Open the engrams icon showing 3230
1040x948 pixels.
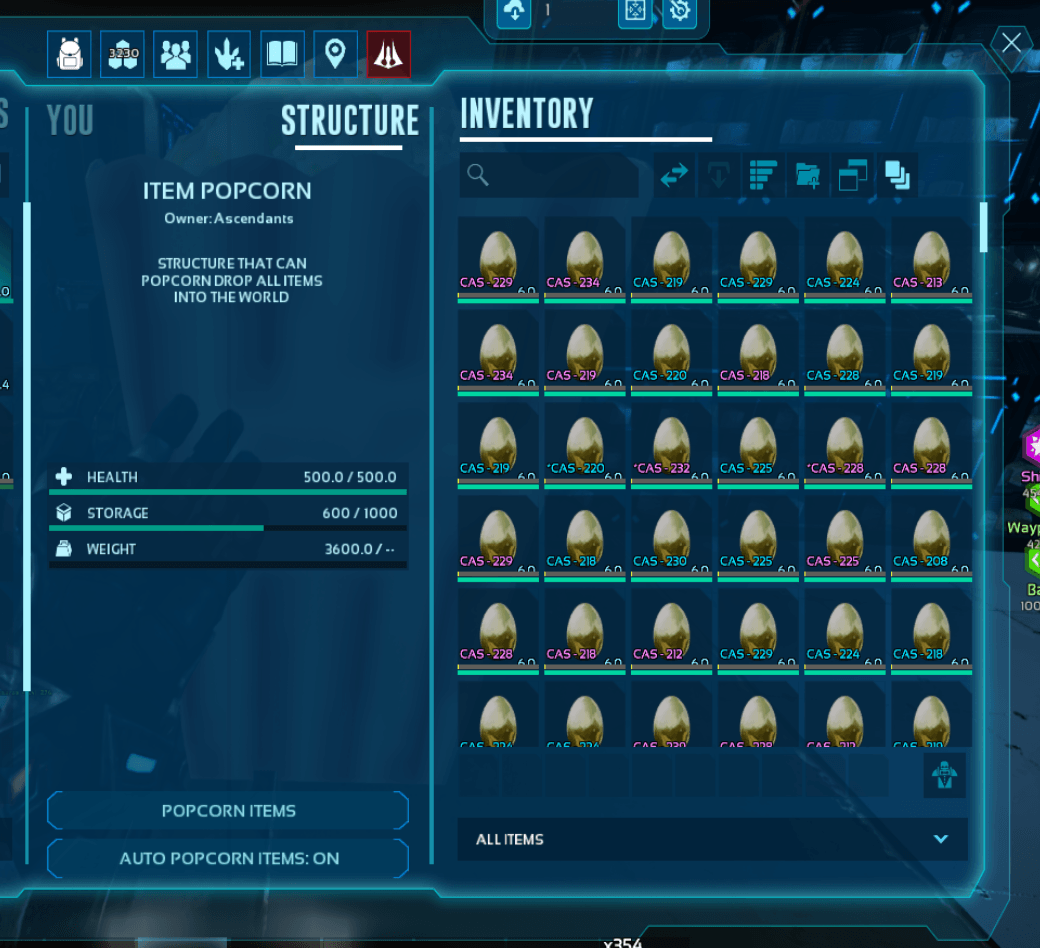(123, 54)
